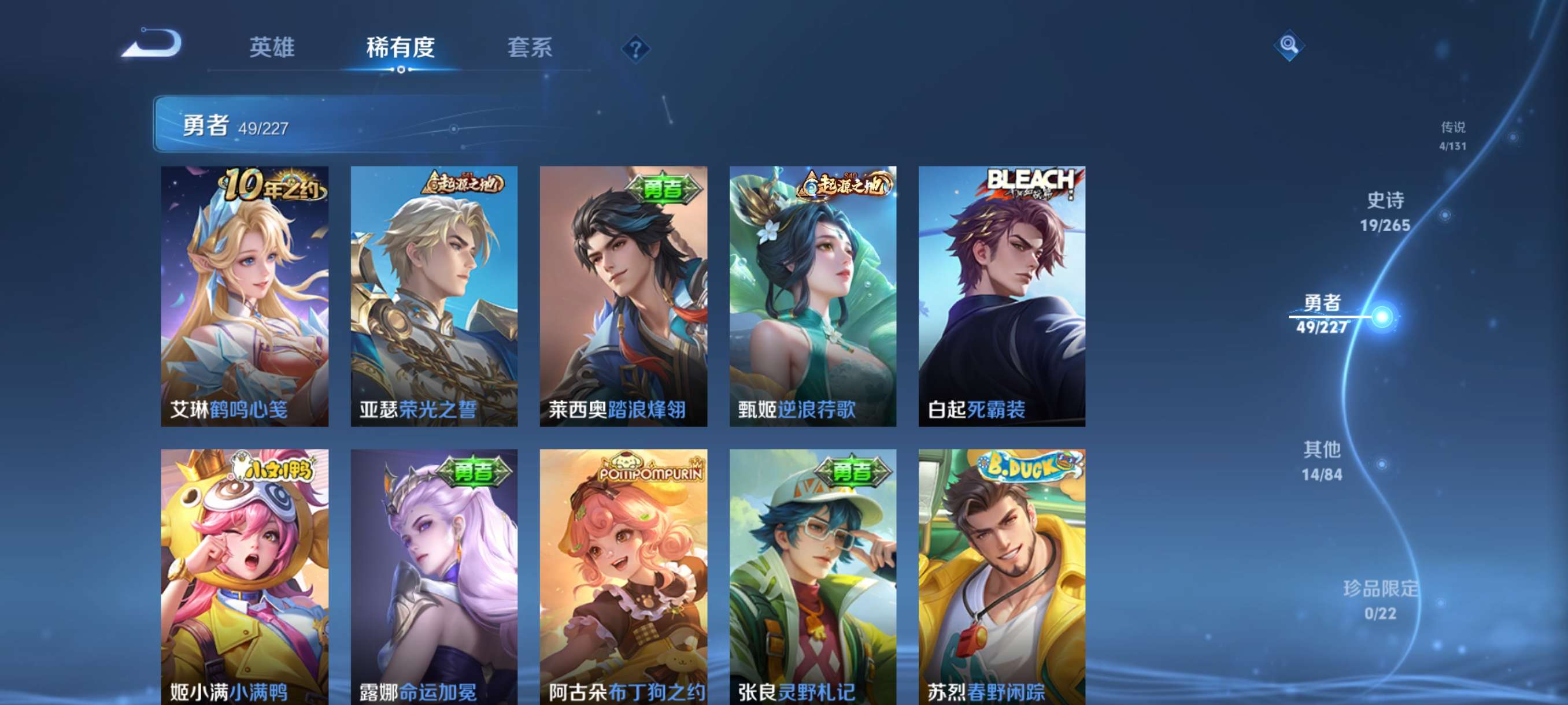The image size is (1568, 705).
Task: Jump to the 传说 rarity section
Action: [x=1452, y=135]
